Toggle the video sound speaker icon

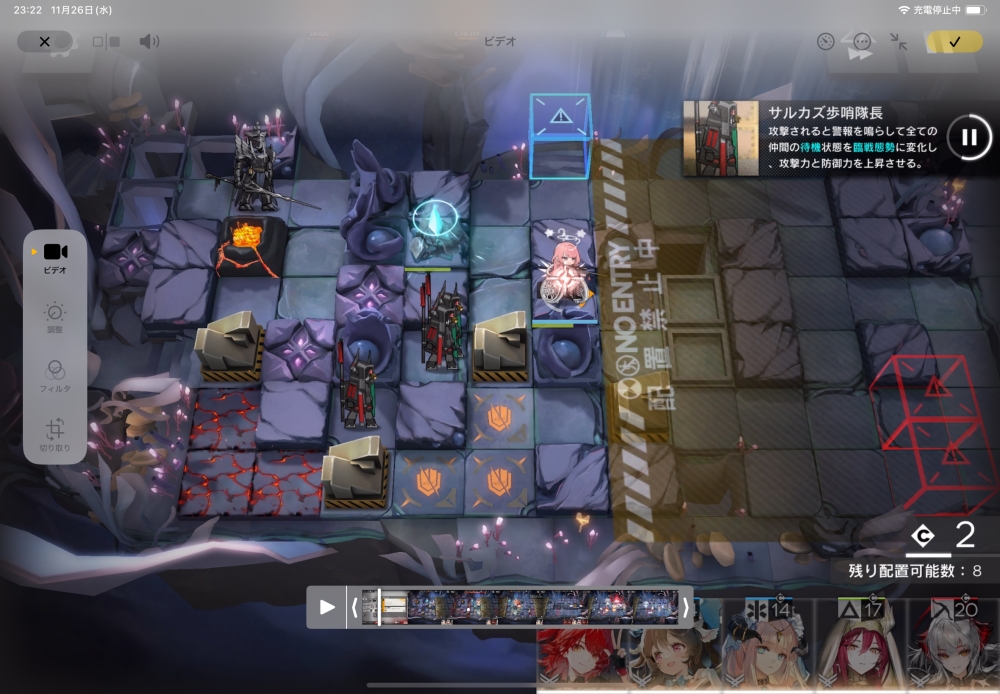point(149,41)
